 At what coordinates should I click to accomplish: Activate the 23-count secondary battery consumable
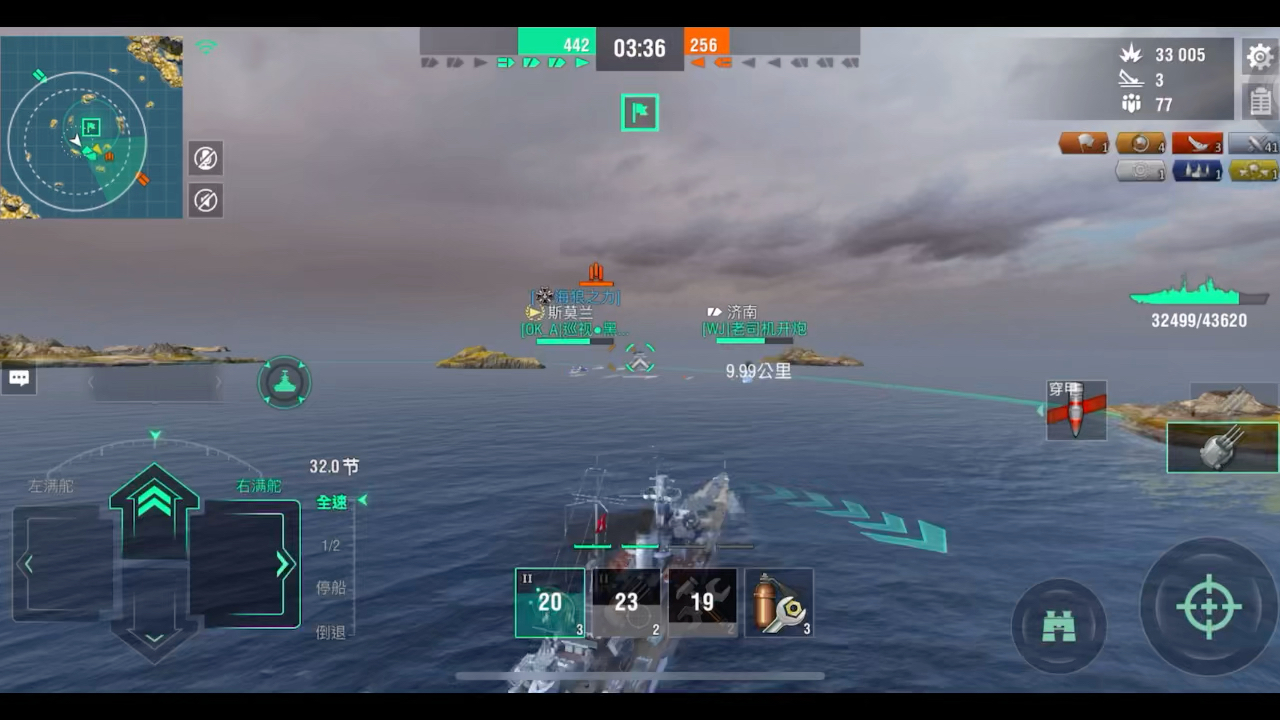(x=626, y=602)
